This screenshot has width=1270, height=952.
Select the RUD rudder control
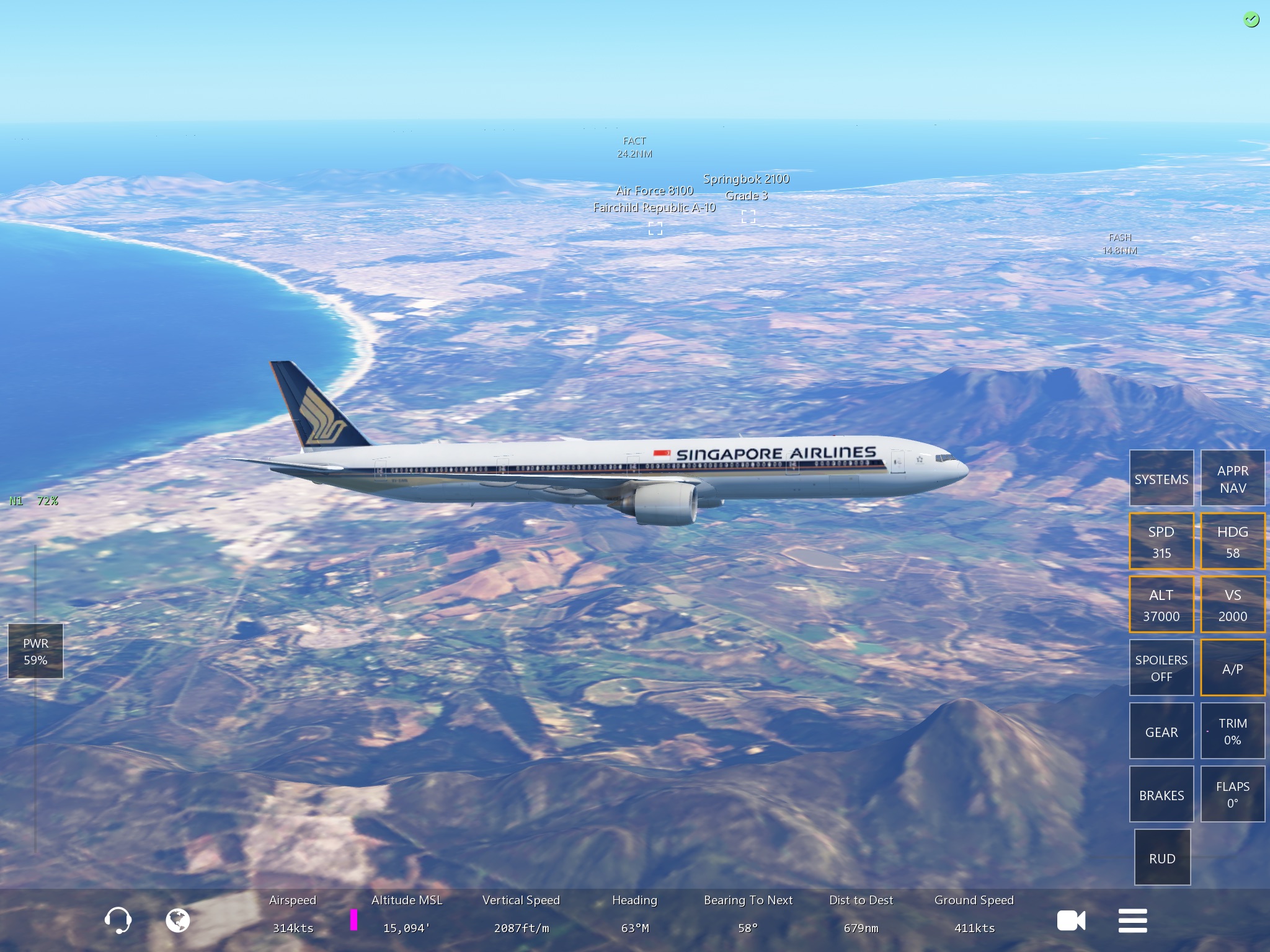[x=1162, y=858]
